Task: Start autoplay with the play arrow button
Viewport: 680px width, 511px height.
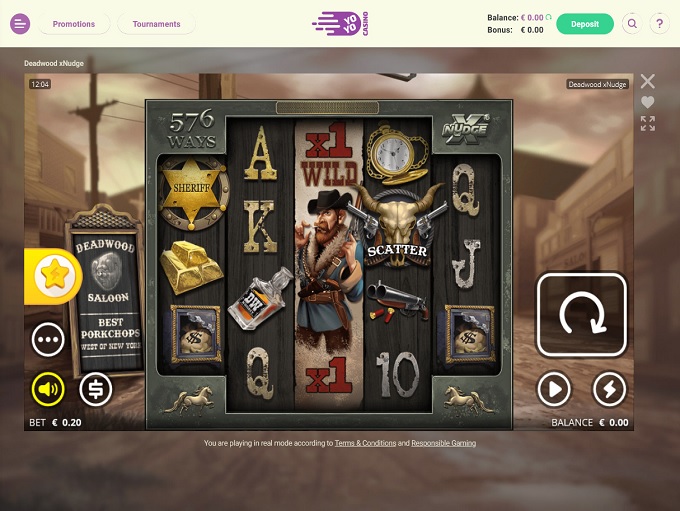Action: point(554,389)
